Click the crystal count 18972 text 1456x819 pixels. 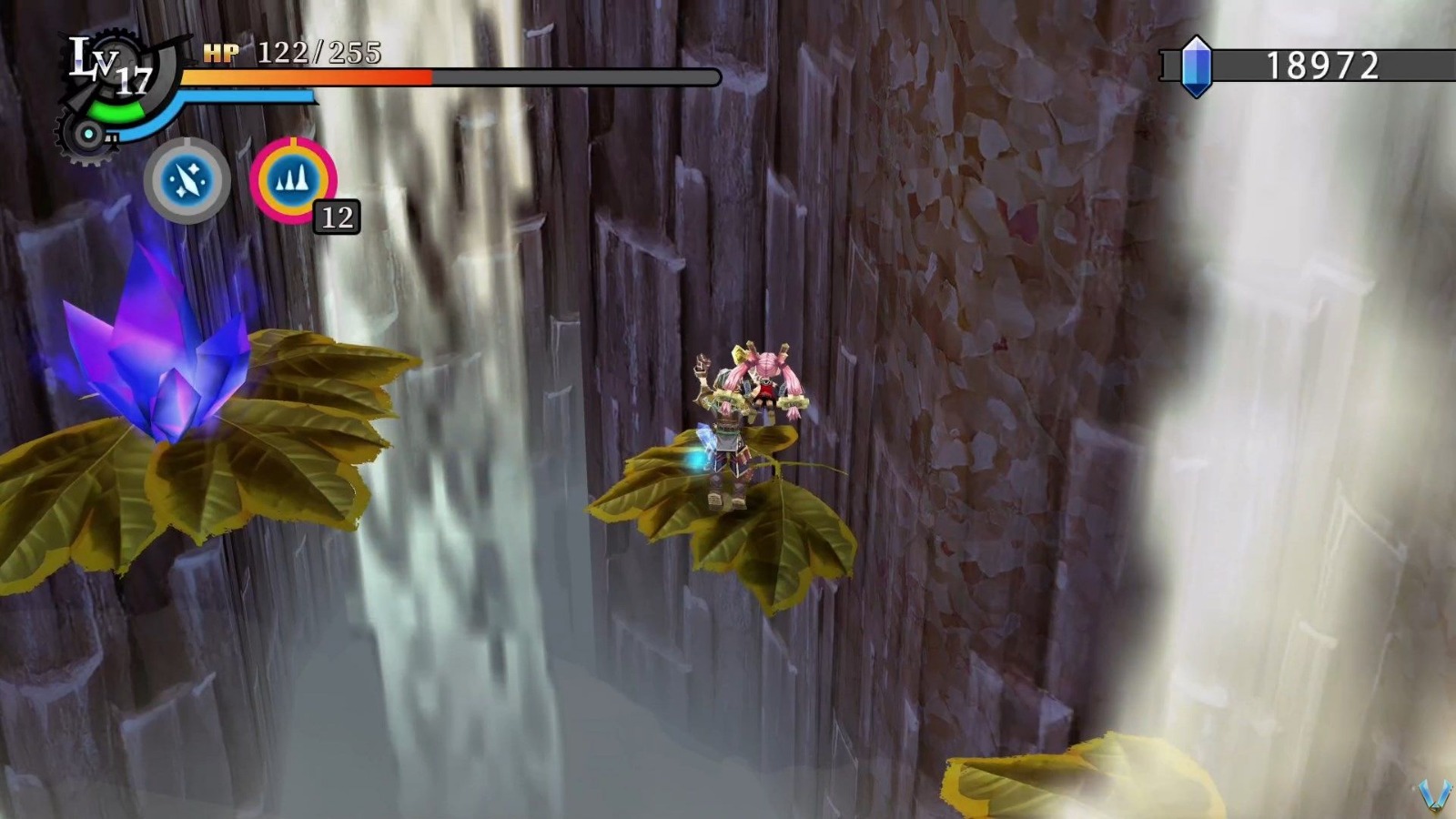(x=1324, y=64)
